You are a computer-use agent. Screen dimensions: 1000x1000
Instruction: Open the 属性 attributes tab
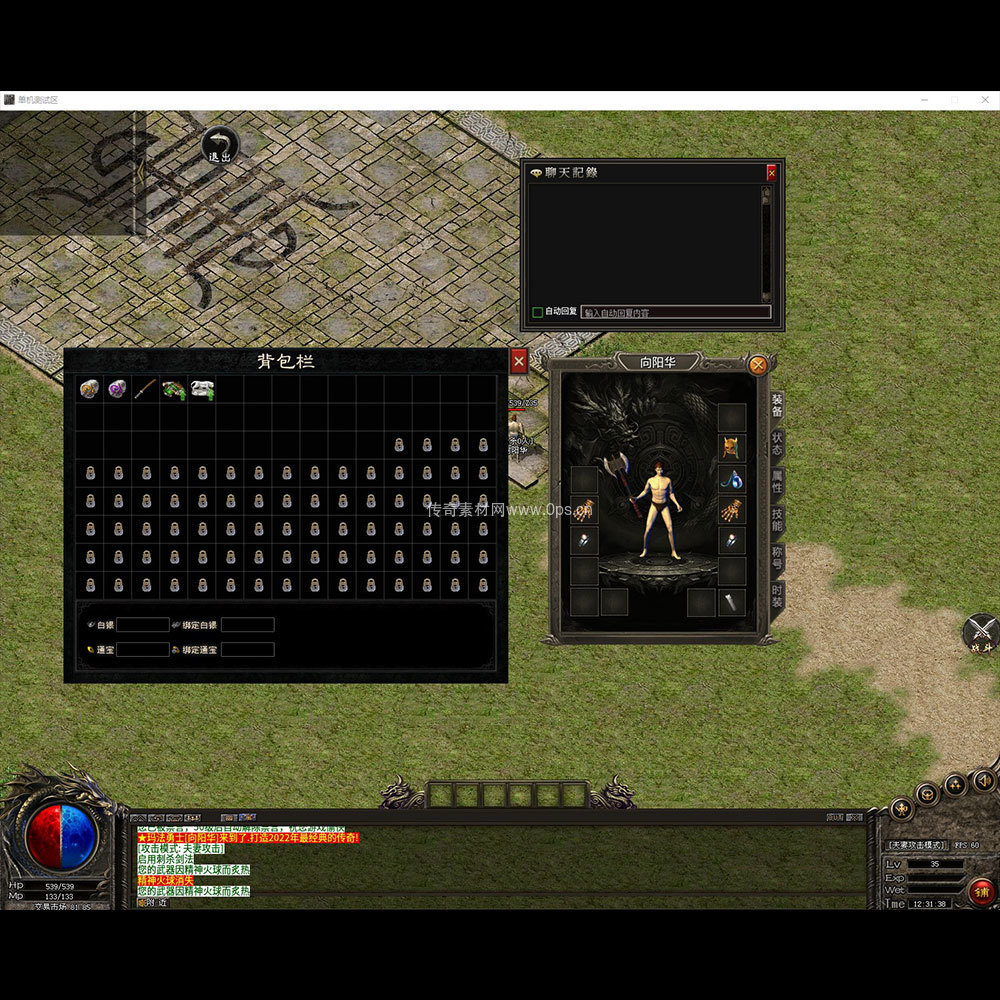pos(777,484)
